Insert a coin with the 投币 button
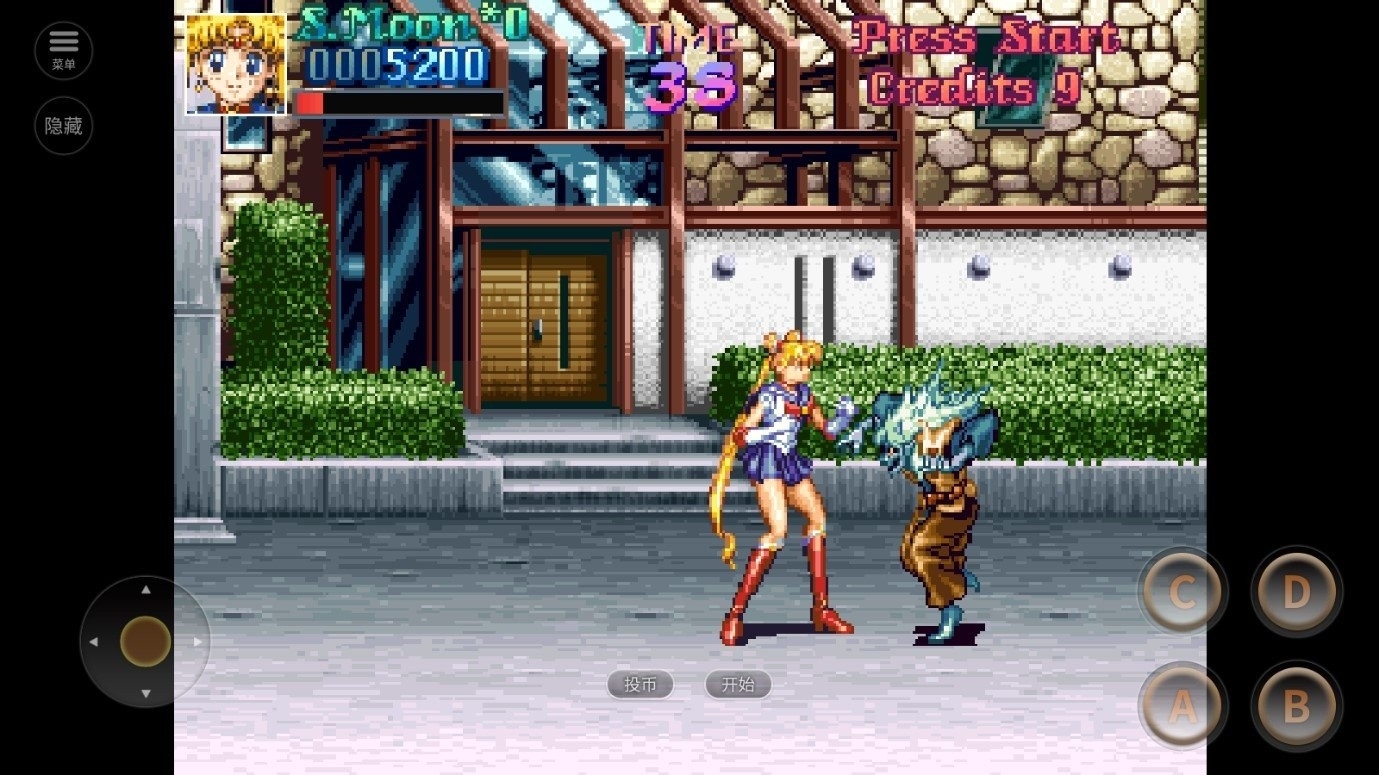This screenshot has width=1379, height=775. 640,684
